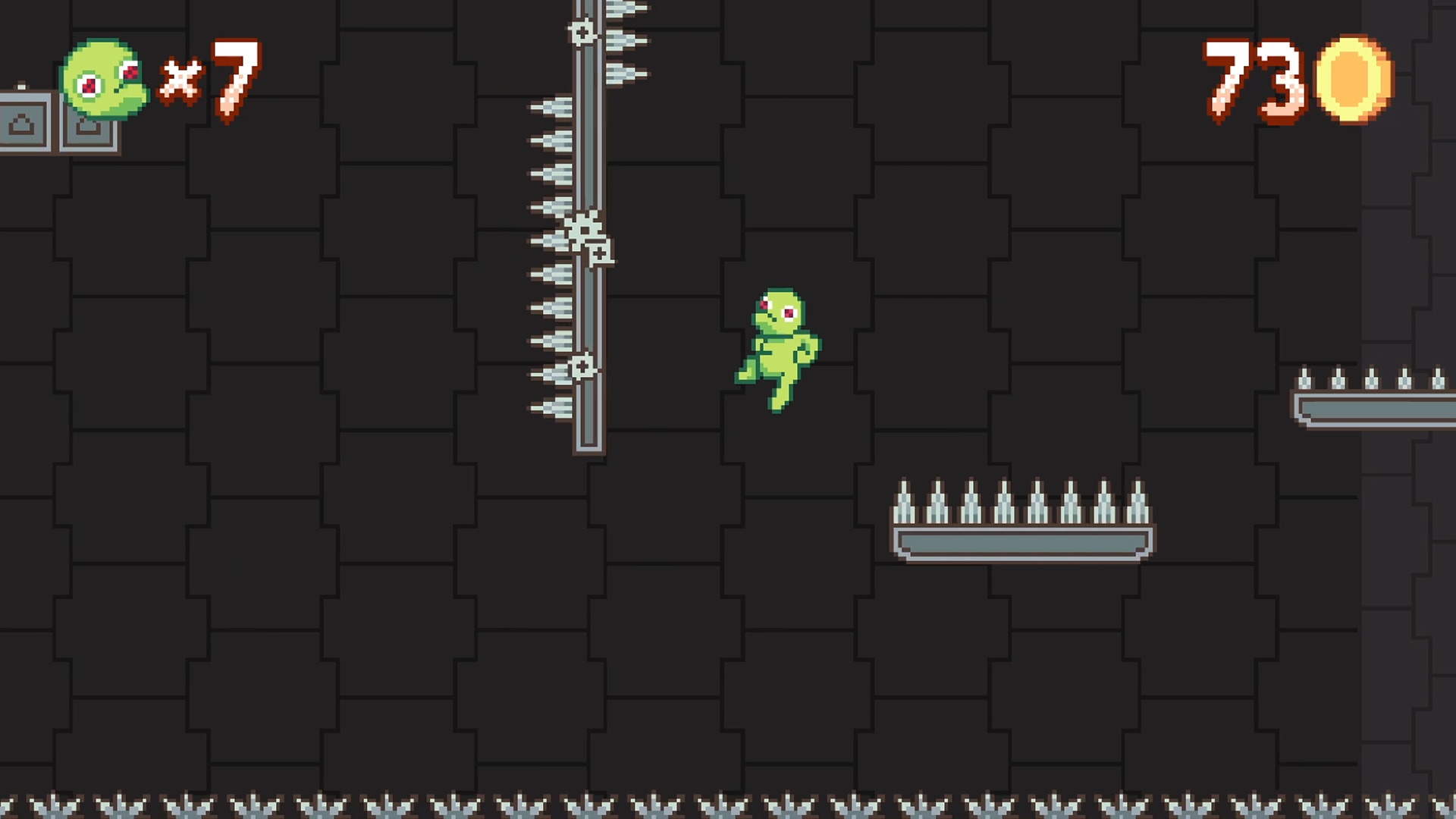Screen dimensions: 1456x819
Task: Click the topmost spike on the vertical pole
Action: click(x=622, y=8)
